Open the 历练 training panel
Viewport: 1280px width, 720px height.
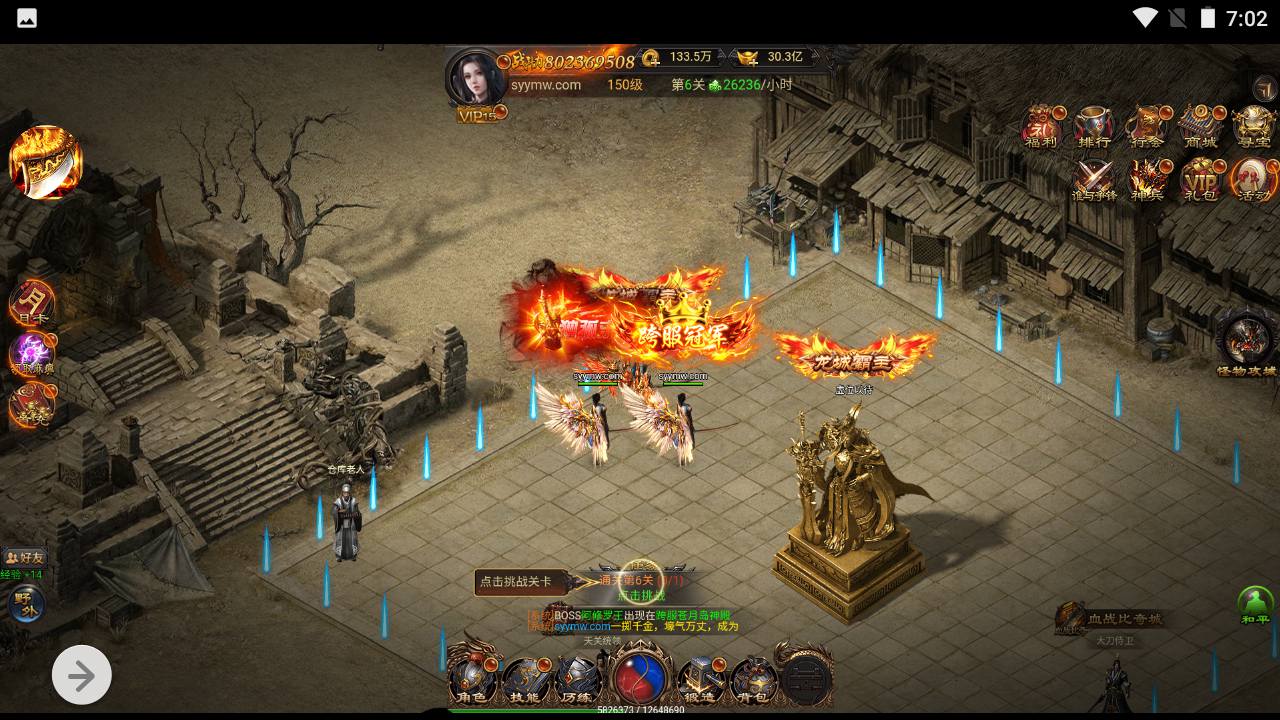[x=577, y=678]
